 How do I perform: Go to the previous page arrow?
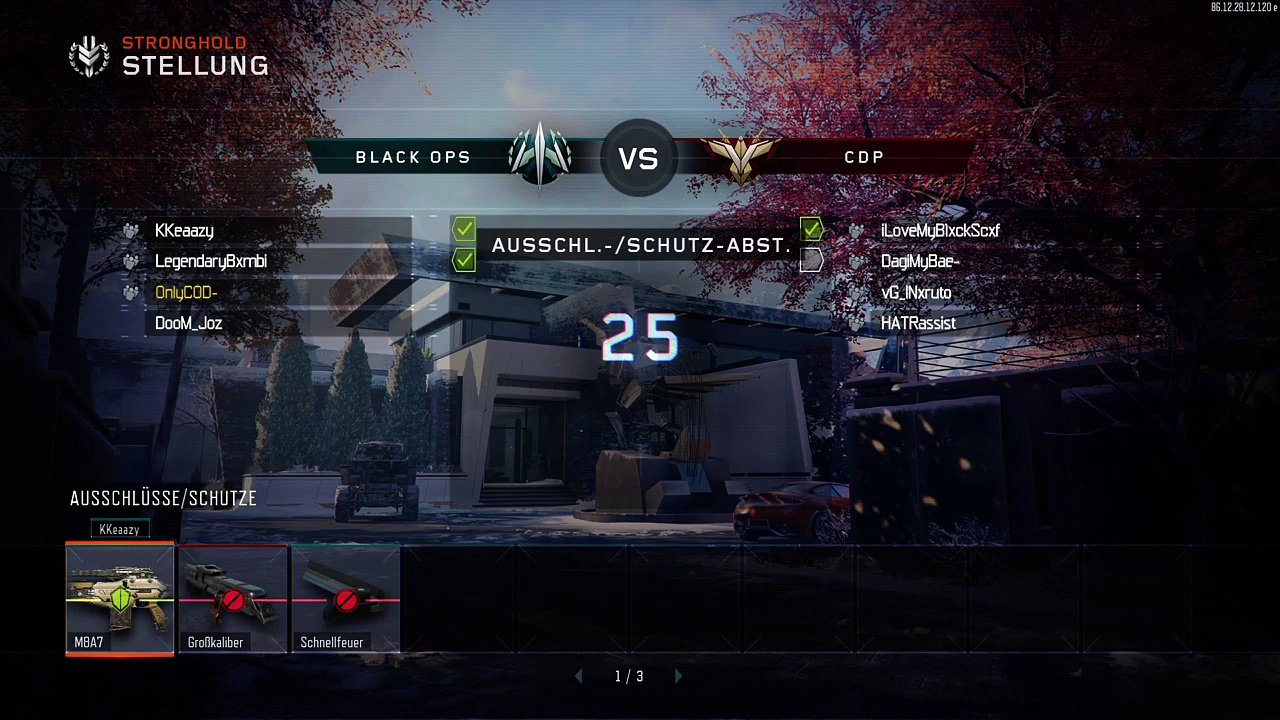pyautogui.click(x=578, y=677)
